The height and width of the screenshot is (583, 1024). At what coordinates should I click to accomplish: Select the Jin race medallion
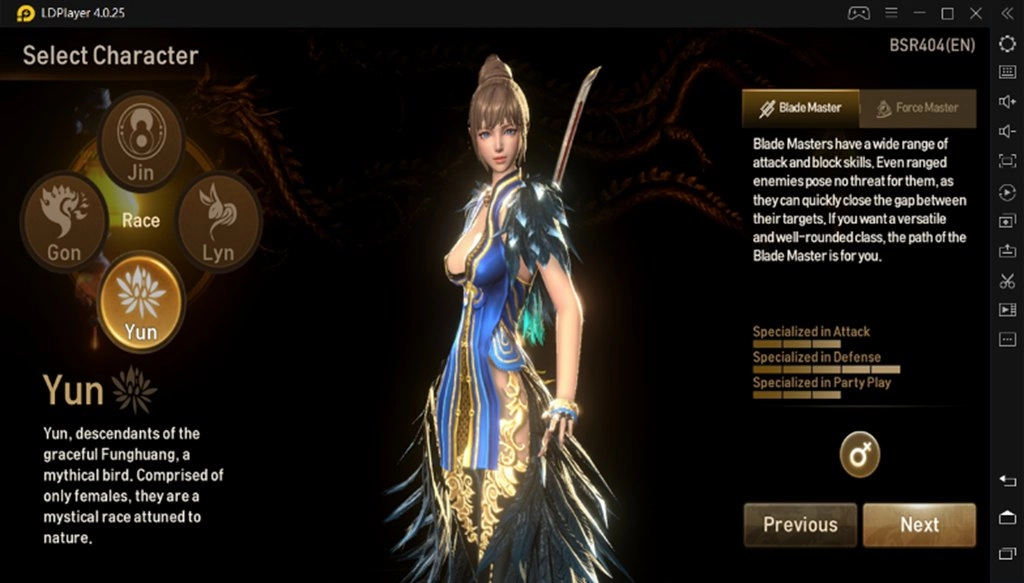pyautogui.click(x=141, y=141)
